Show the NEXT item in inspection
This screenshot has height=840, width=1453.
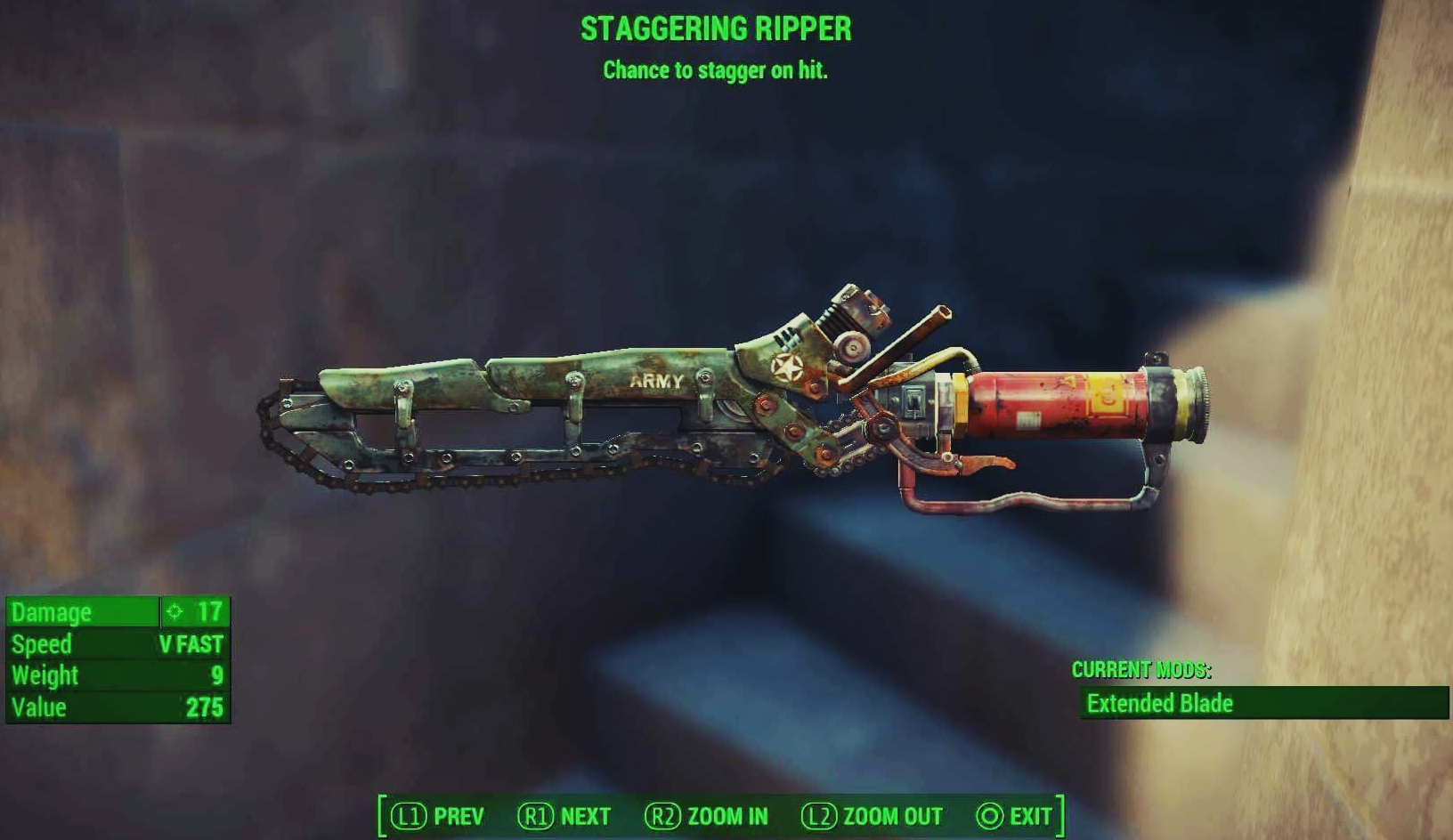pos(564,816)
